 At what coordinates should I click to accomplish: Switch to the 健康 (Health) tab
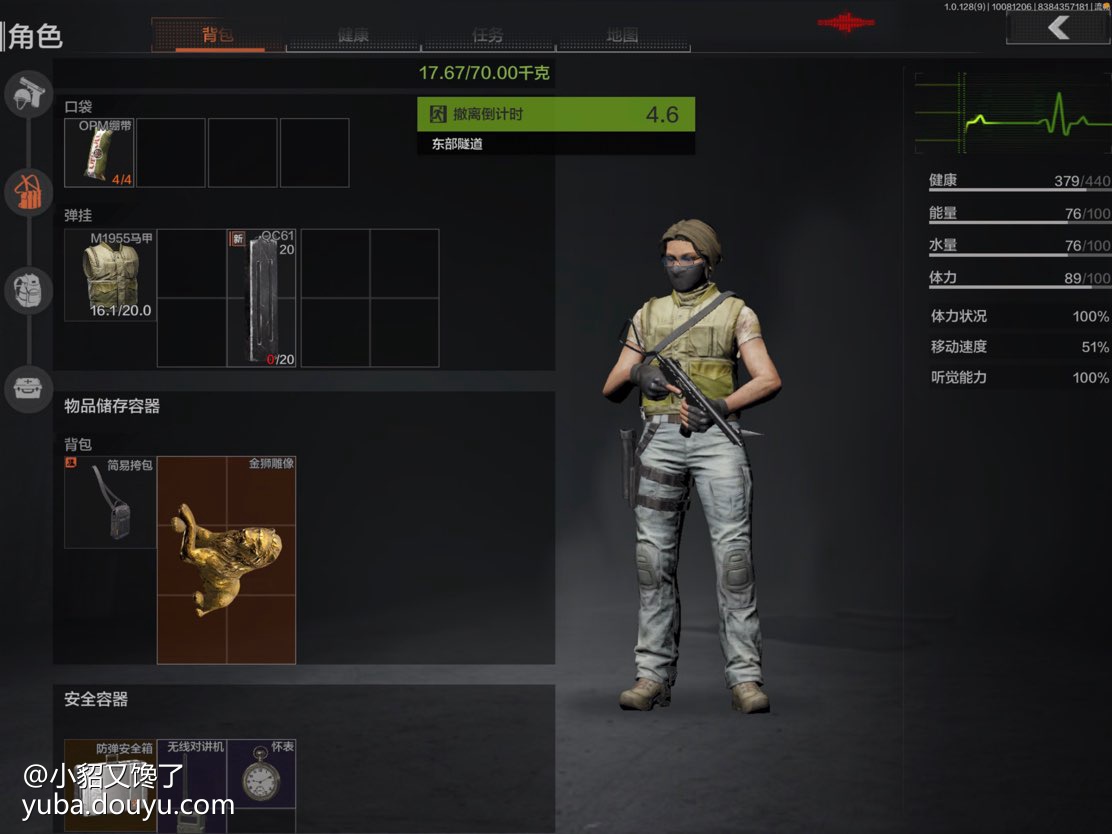[353, 35]
